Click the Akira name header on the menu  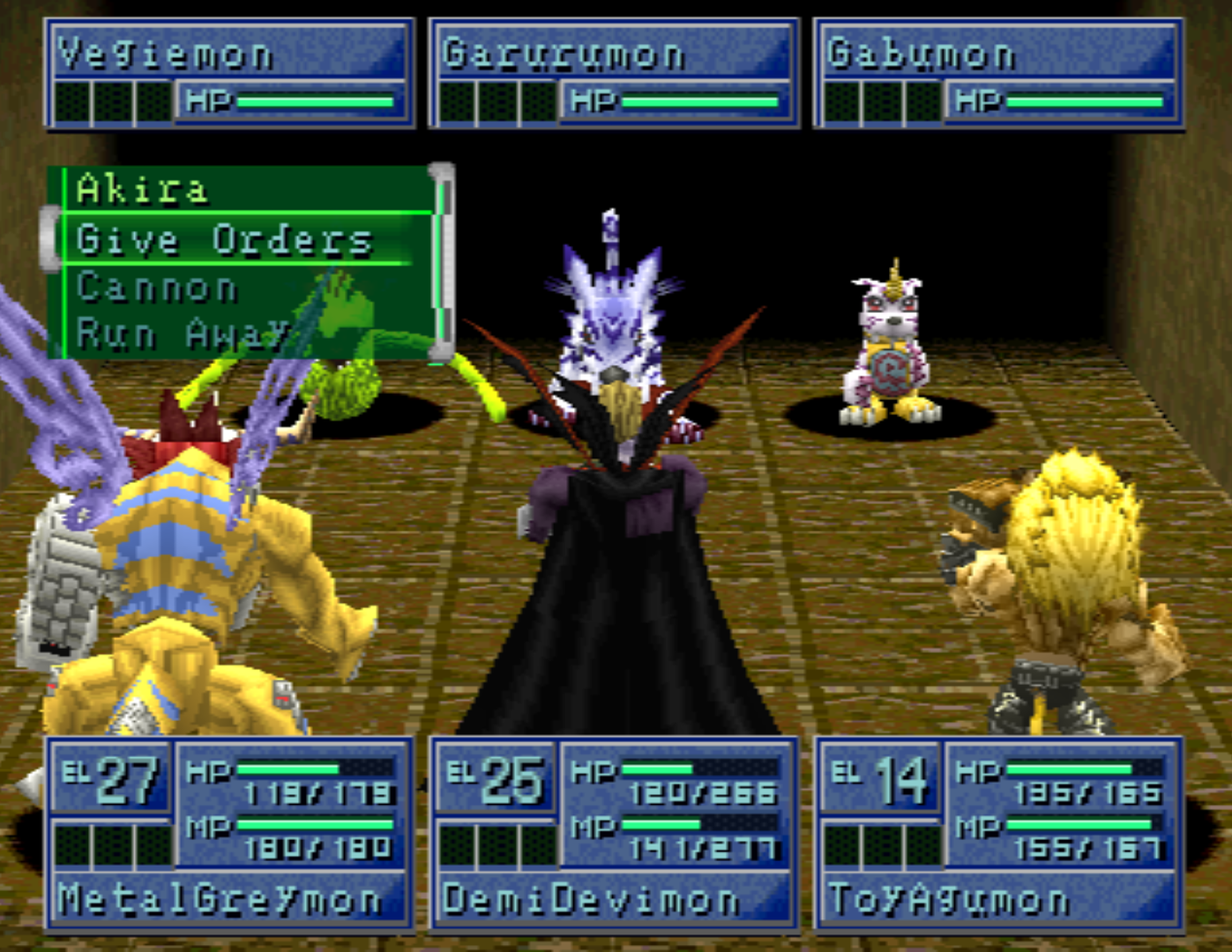[x=141, y=189]
